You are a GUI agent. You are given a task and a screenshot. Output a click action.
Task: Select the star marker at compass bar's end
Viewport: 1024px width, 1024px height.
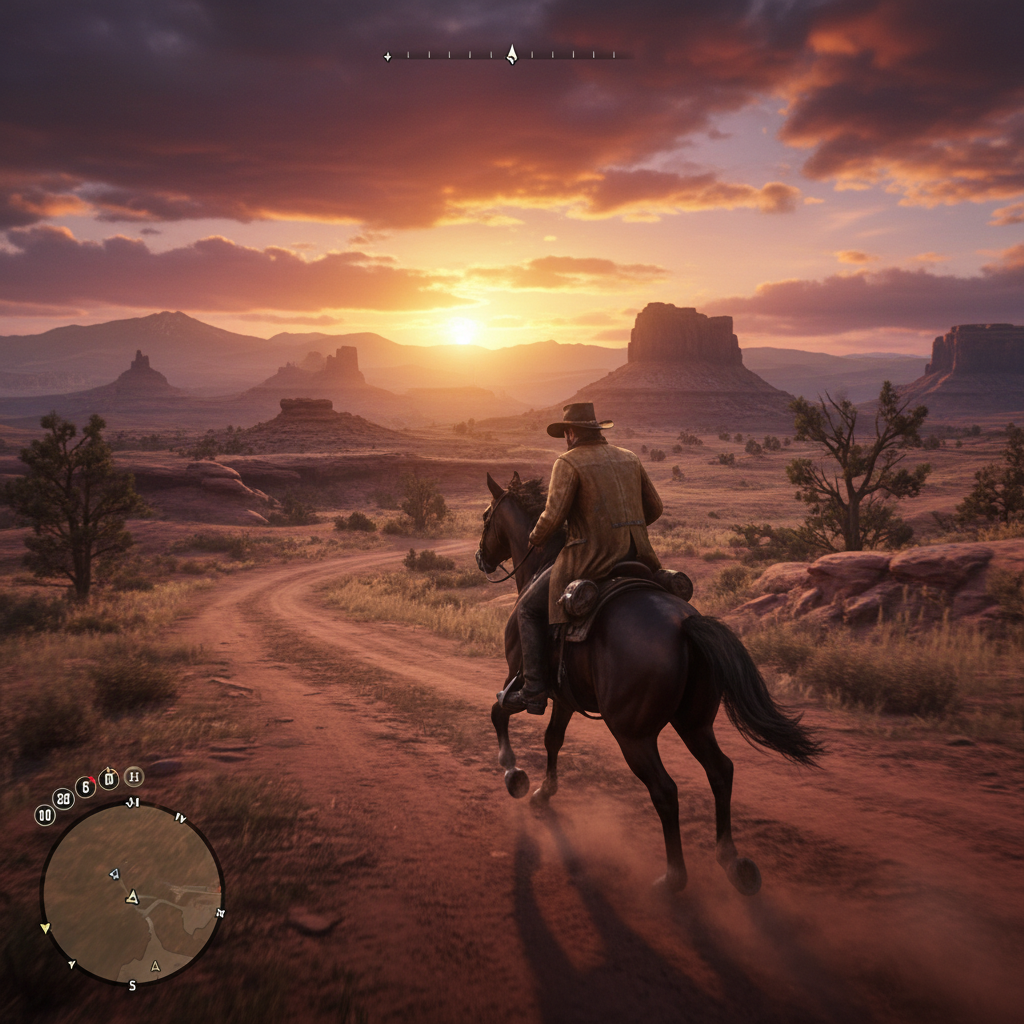387,57
